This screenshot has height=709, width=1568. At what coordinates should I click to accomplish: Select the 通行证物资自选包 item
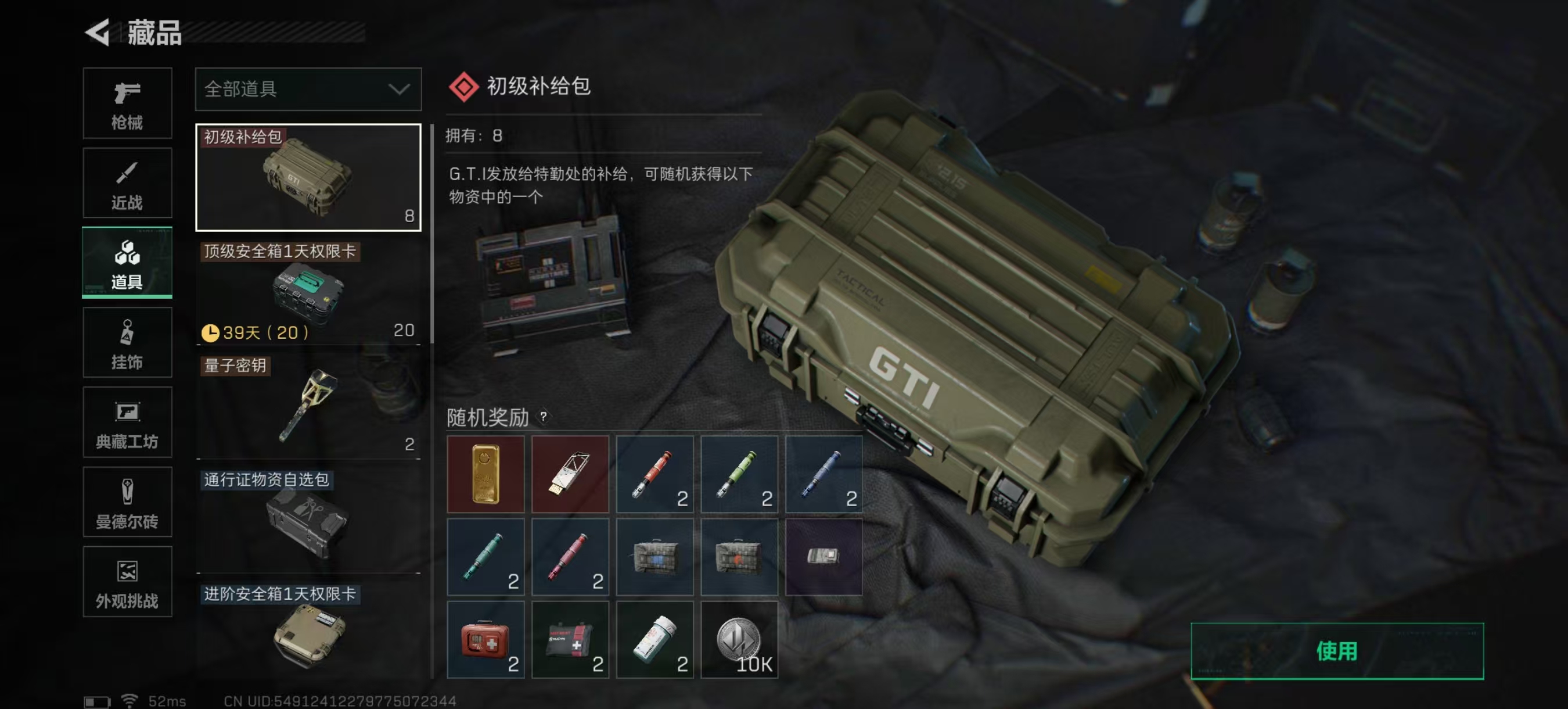point(307,515)
